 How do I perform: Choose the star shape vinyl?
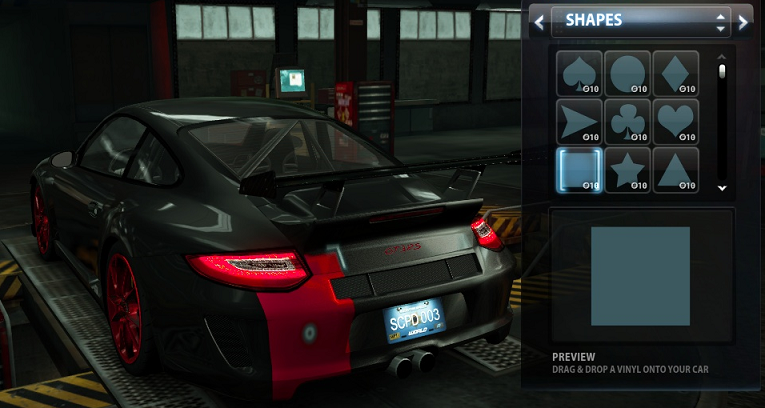click(x=627, y=170)
